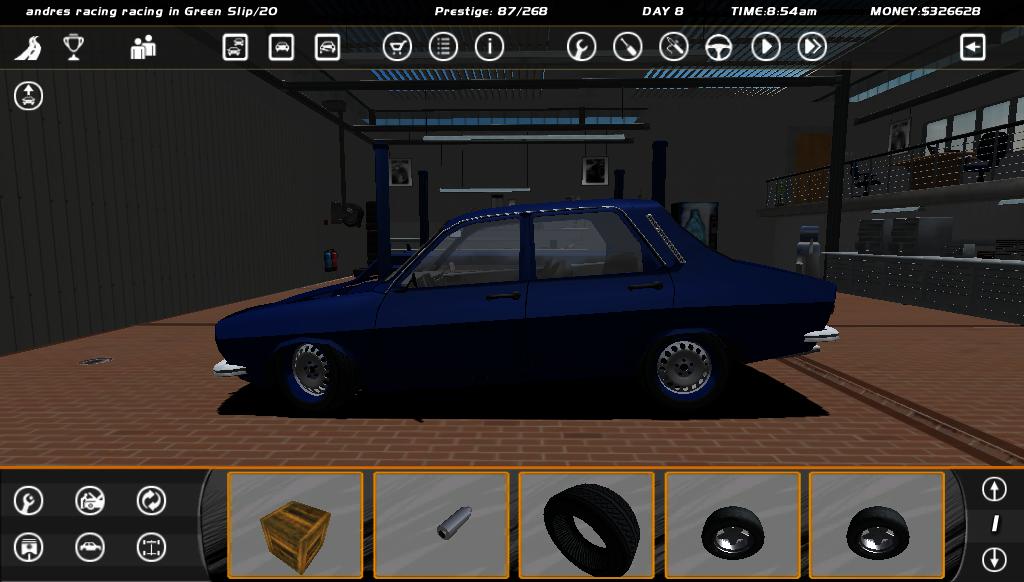Exit using the back arrow button
The height and width of the screenshot is (582, 1024).
point(972,47)
